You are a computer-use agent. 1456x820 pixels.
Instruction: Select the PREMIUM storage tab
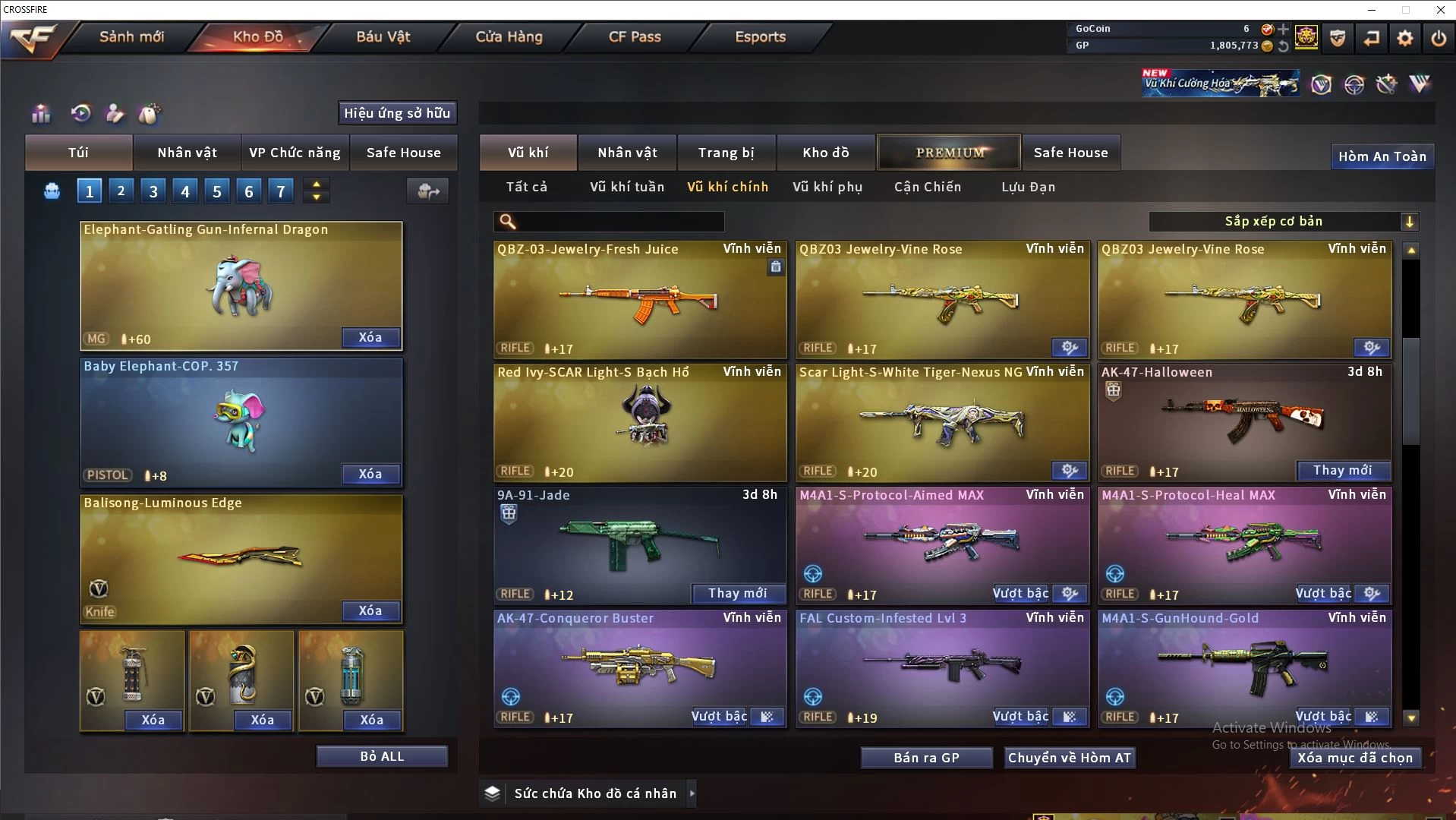pos(949,153)
